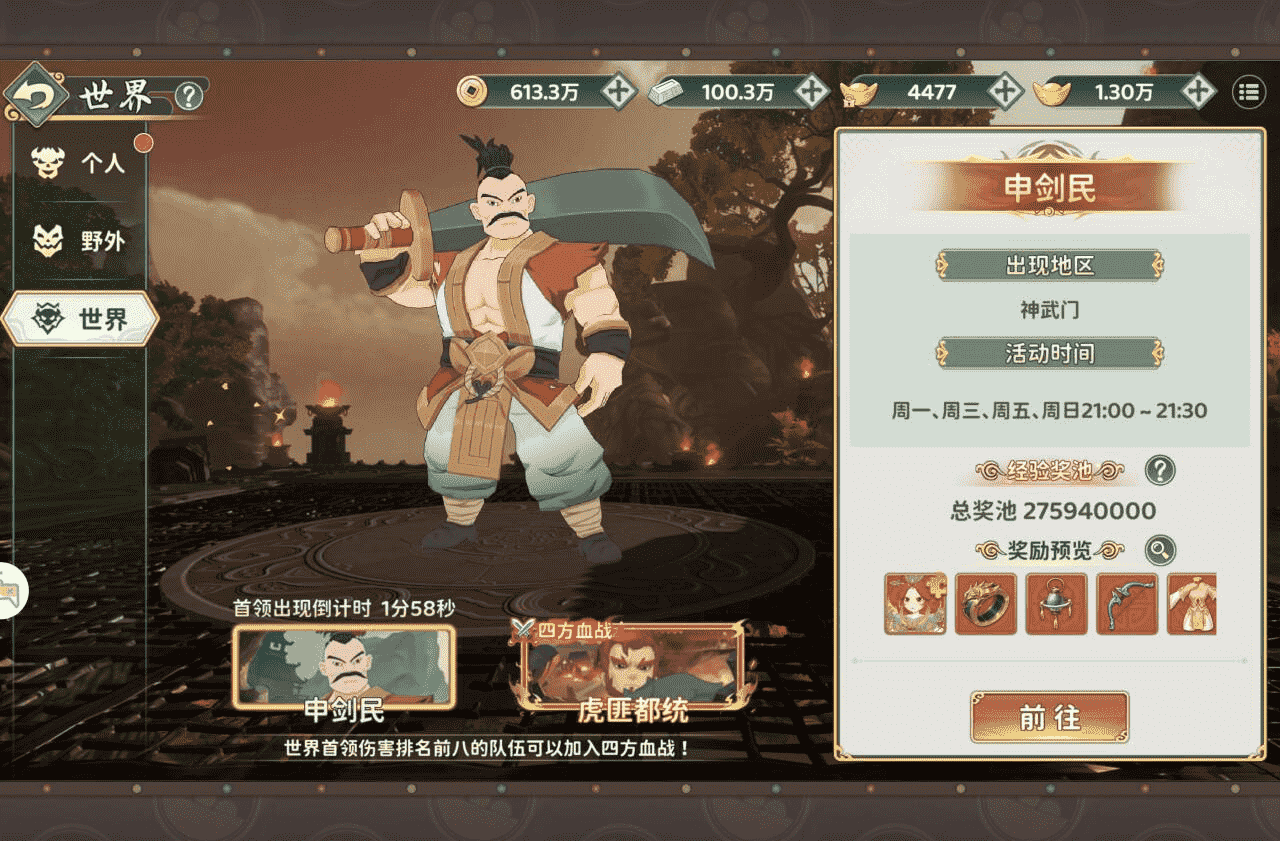Image resolution: width=1280 pixels, height=841 pixels.
Task: Click the plus icon beside copper coins 613.3万
Action: tap(617, 91)
